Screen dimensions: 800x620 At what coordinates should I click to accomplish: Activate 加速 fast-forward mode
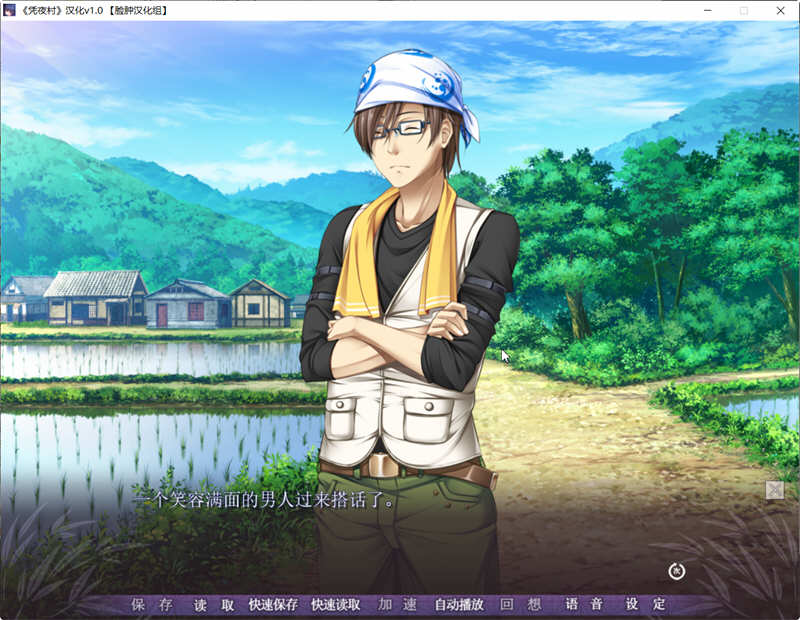(x=397, y=605)
